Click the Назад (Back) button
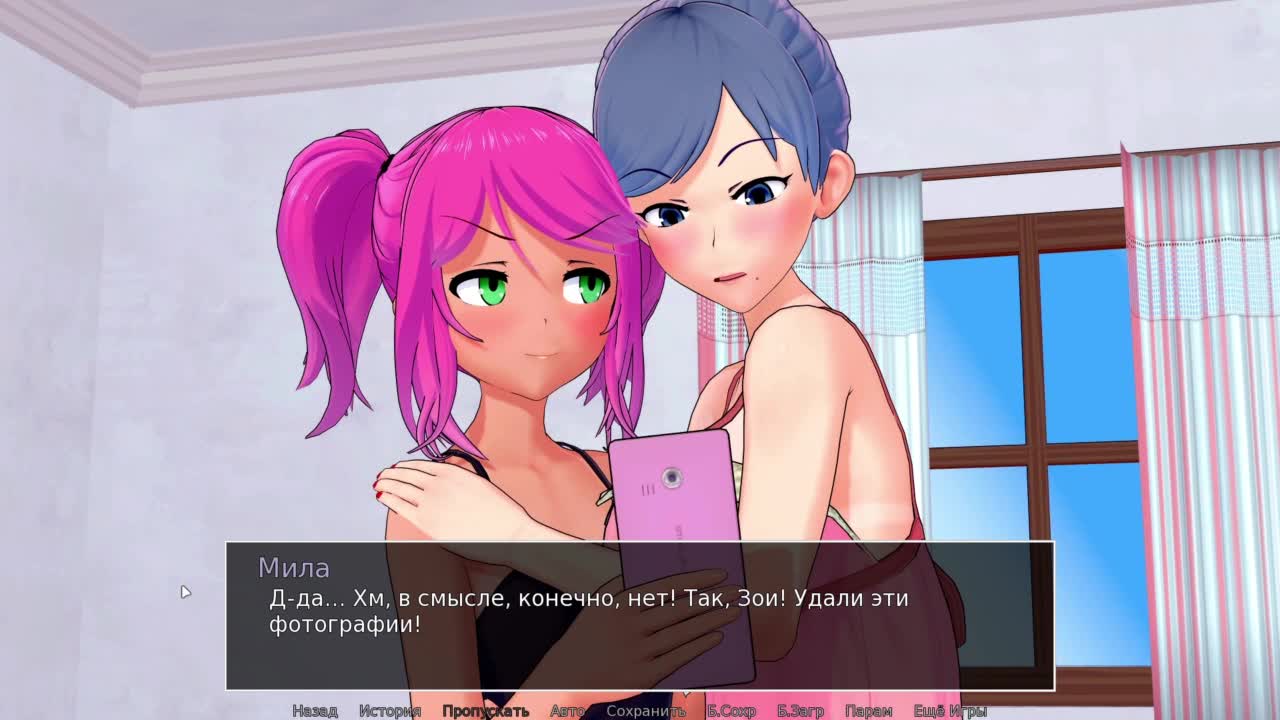 pos(314,711)
